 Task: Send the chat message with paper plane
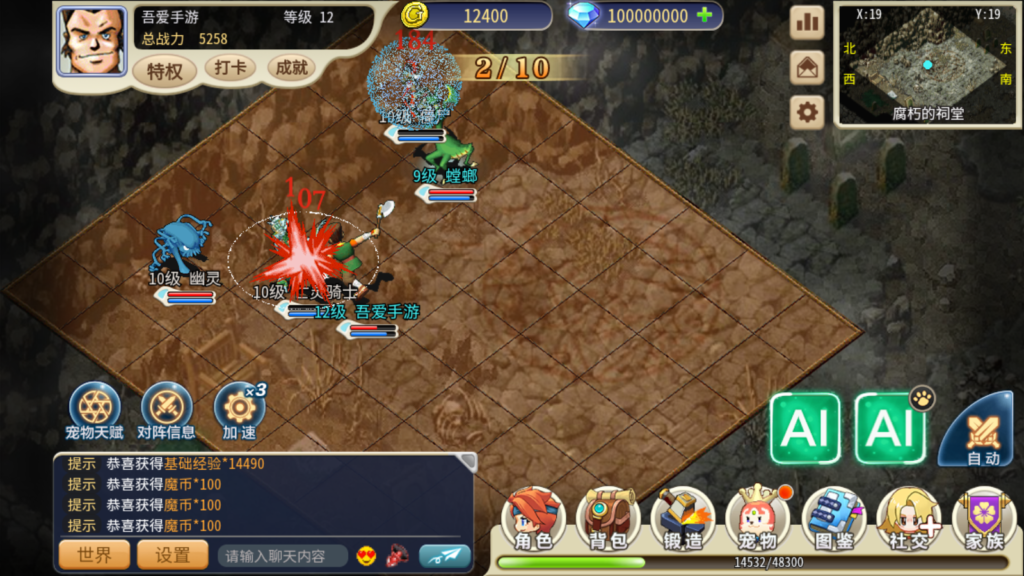[x=444, y=556]
